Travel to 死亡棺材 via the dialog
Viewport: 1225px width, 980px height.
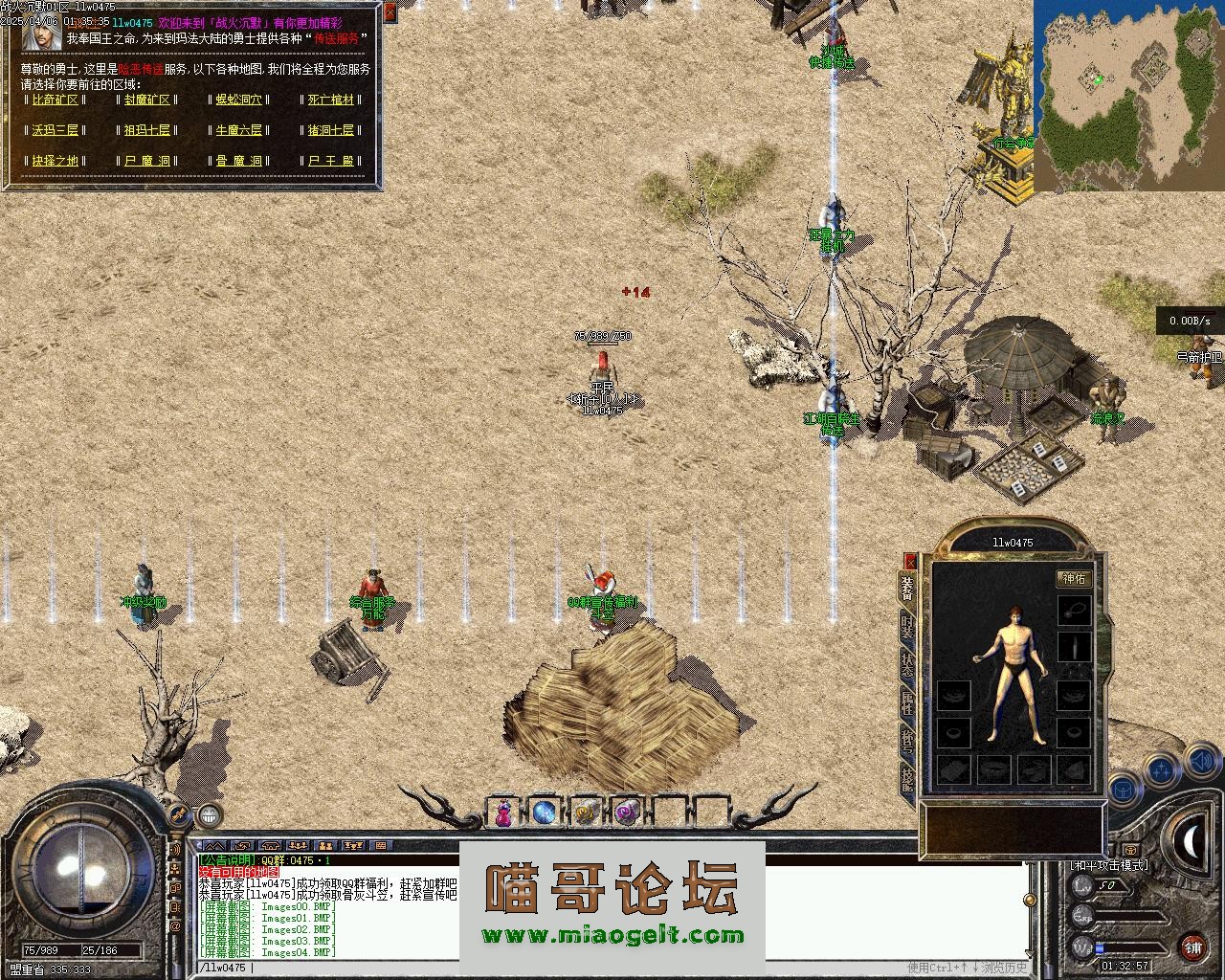pyautogui.click(x=331, y=100)
